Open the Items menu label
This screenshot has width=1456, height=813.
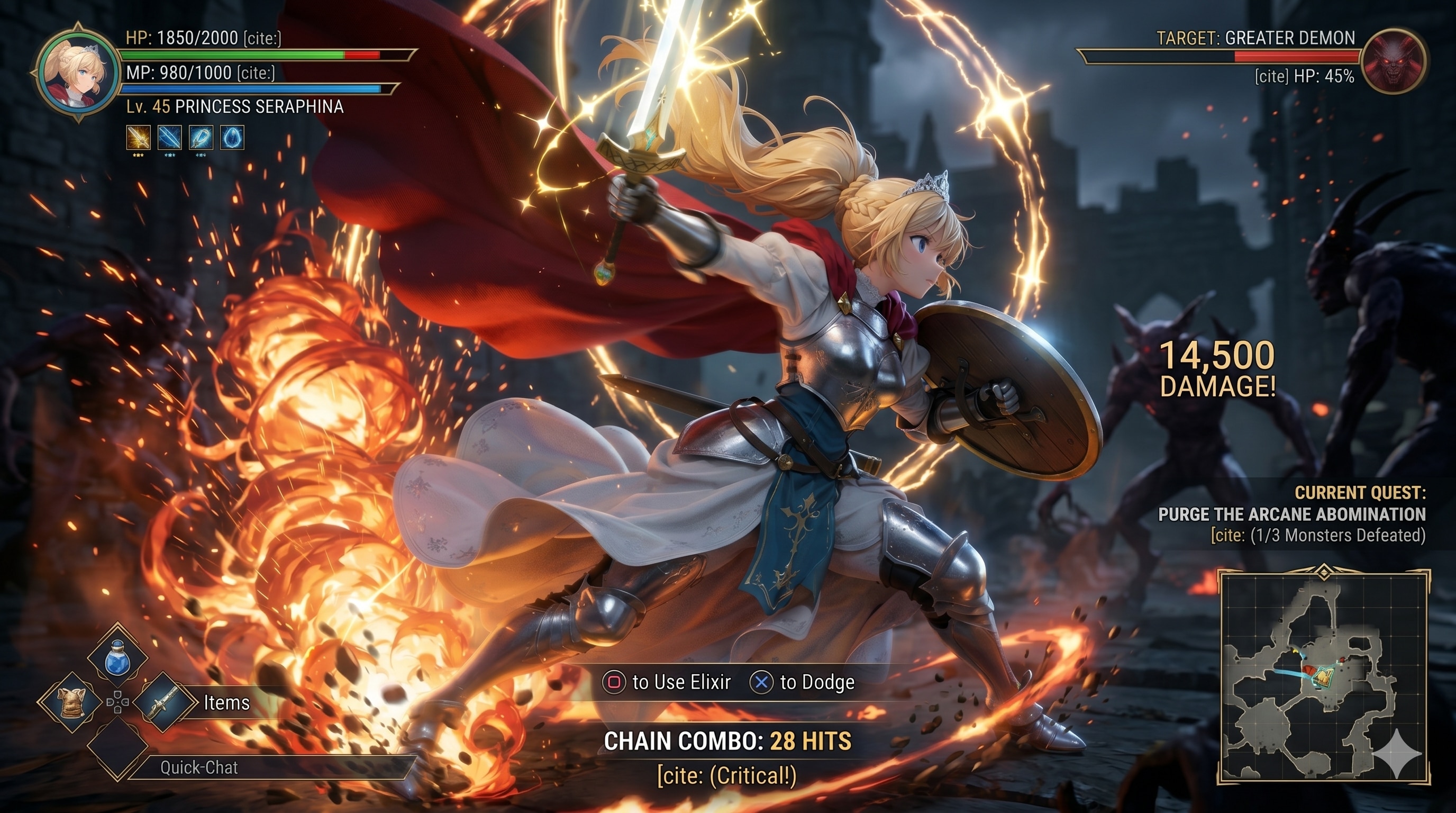[x=226, y=703]
